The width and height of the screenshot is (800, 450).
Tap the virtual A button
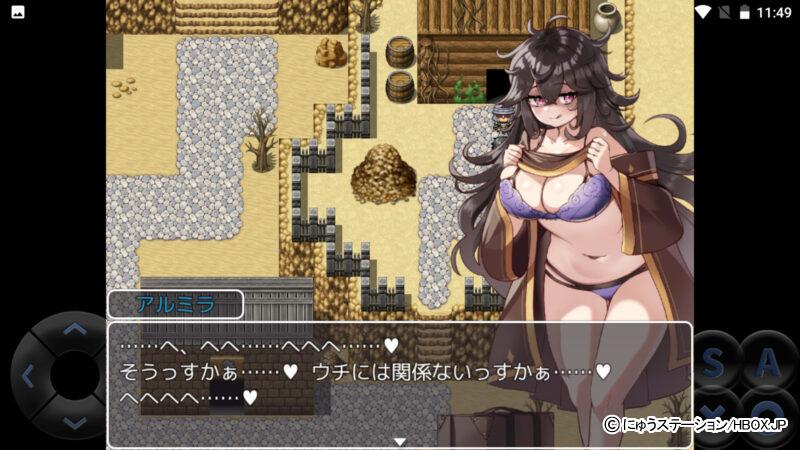pyautogui.click(x=768, y=363)
